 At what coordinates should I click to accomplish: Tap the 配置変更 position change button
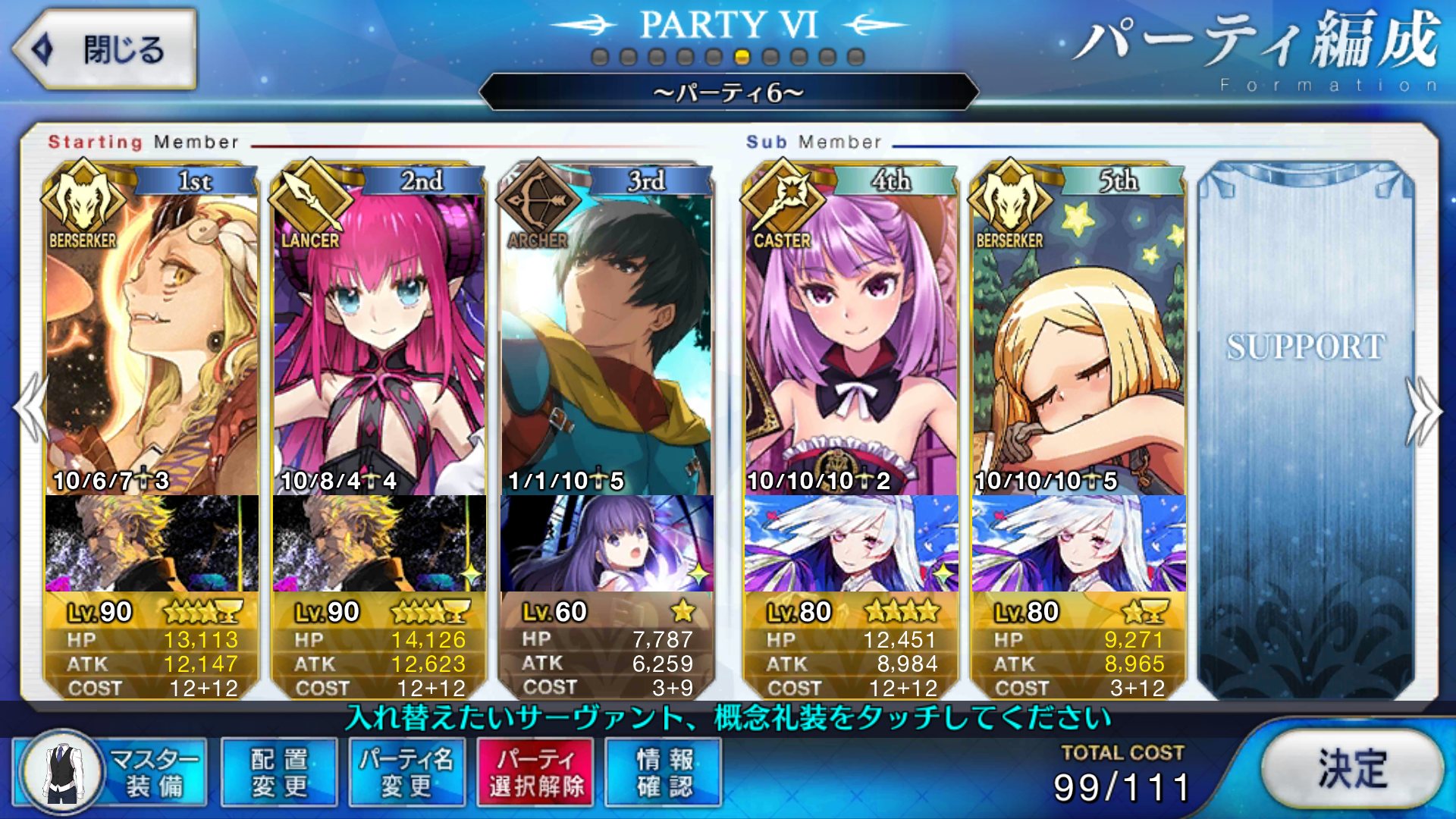[x=279, y=772]
